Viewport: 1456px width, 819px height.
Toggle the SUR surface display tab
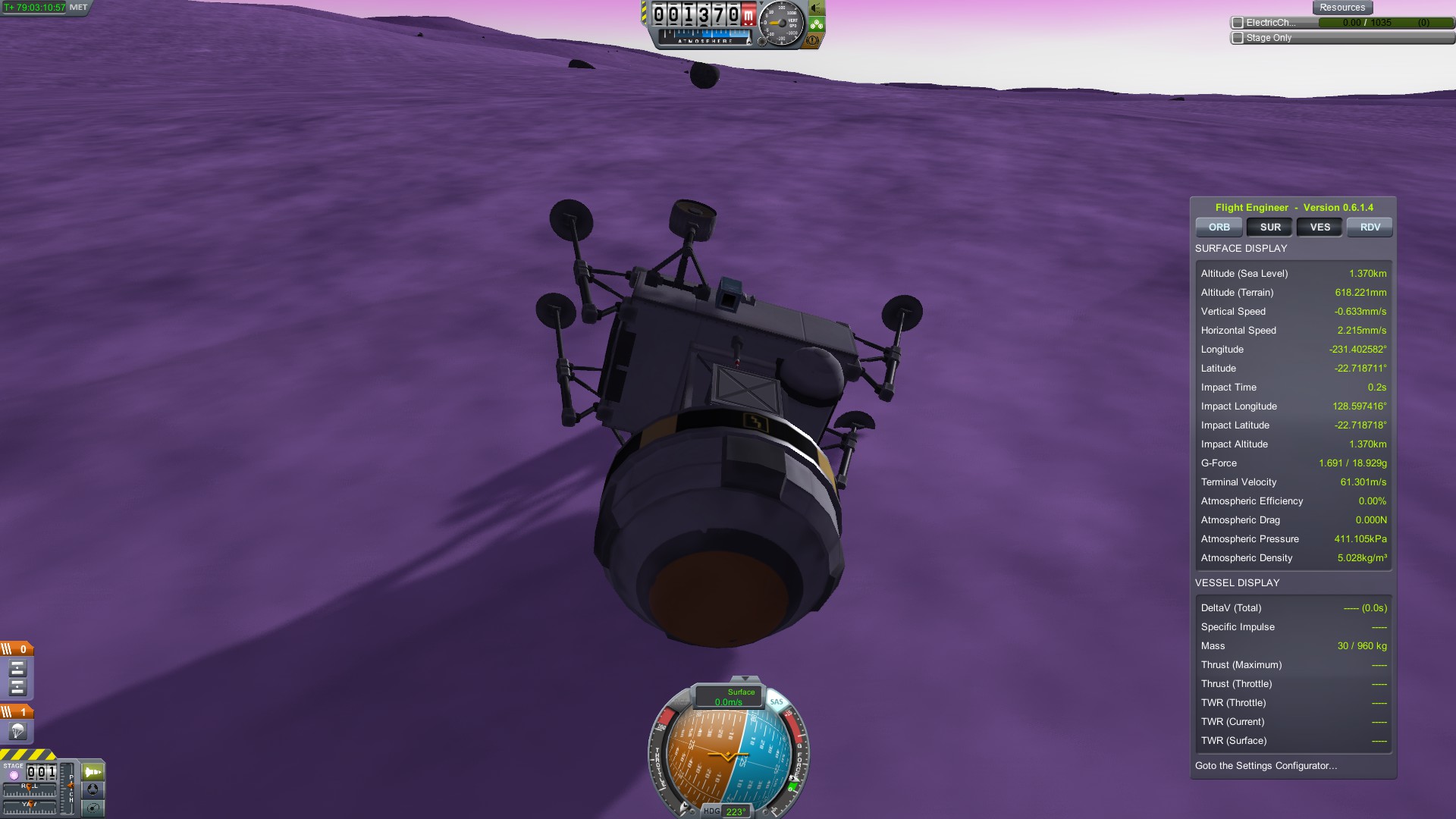(x=1270, y=227)
